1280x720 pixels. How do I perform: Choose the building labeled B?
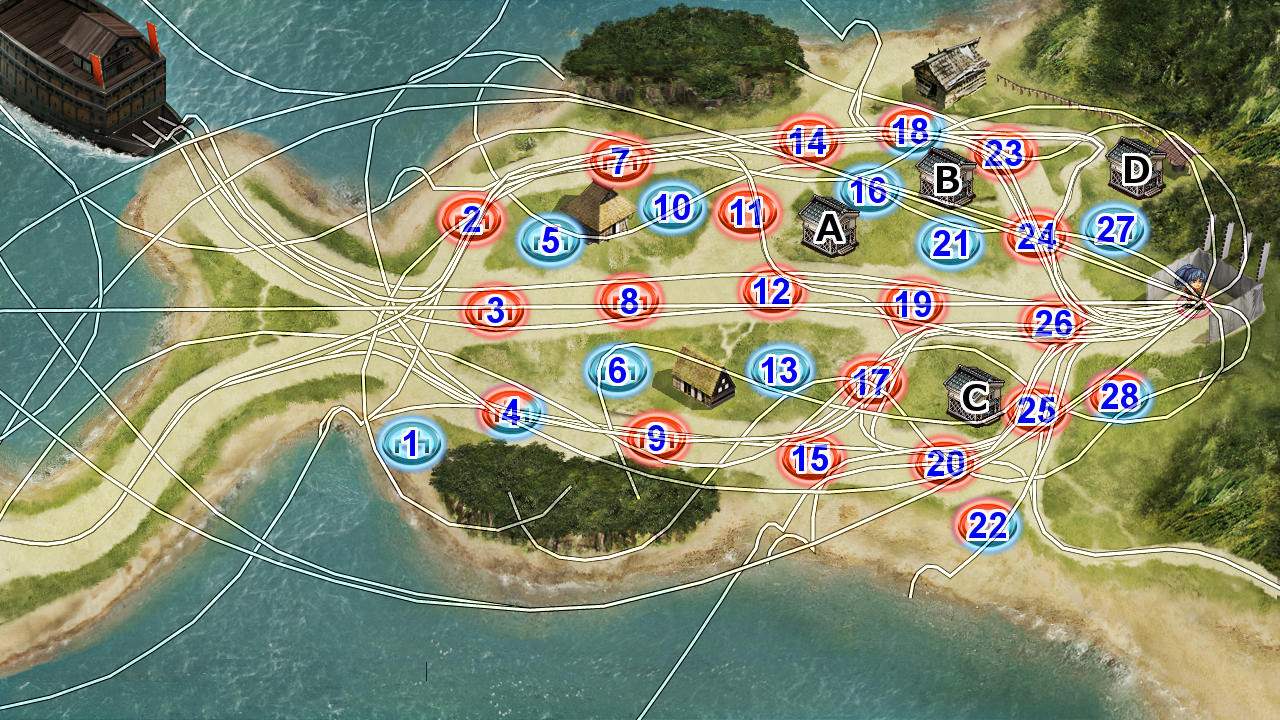pyautogui.click(x=945, y=178)
